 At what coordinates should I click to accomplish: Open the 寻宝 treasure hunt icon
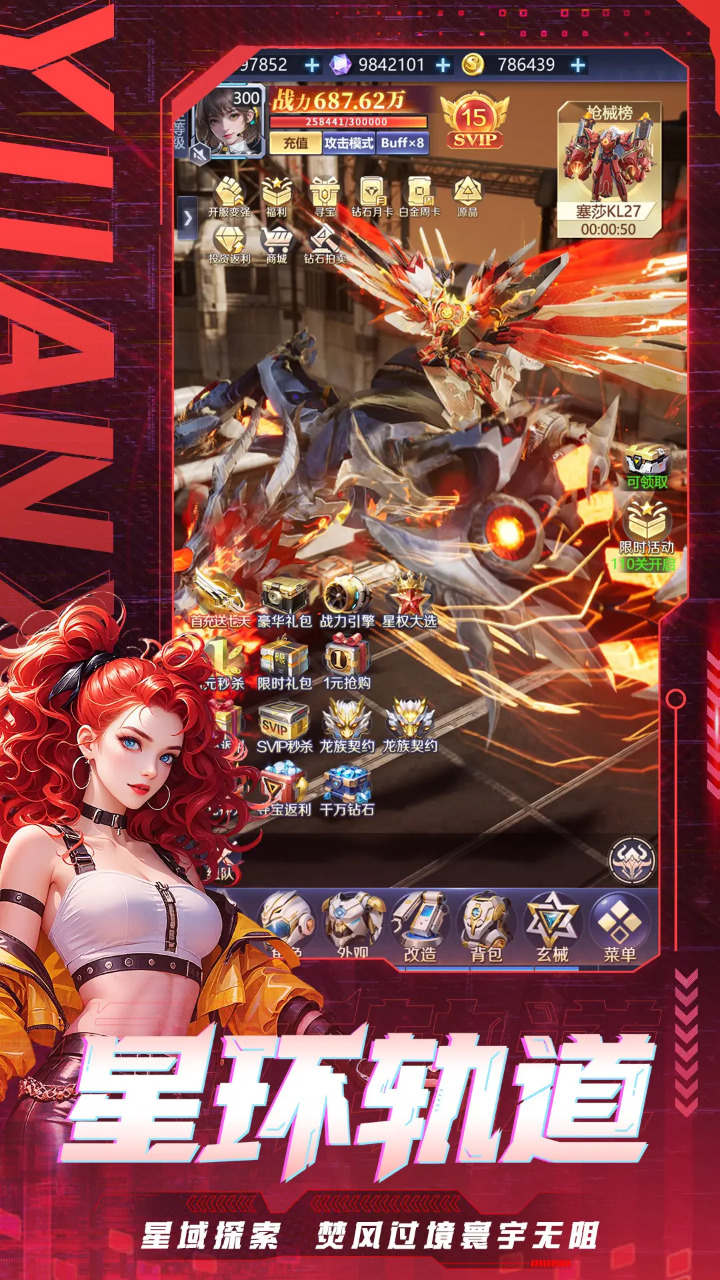point(323,195)
